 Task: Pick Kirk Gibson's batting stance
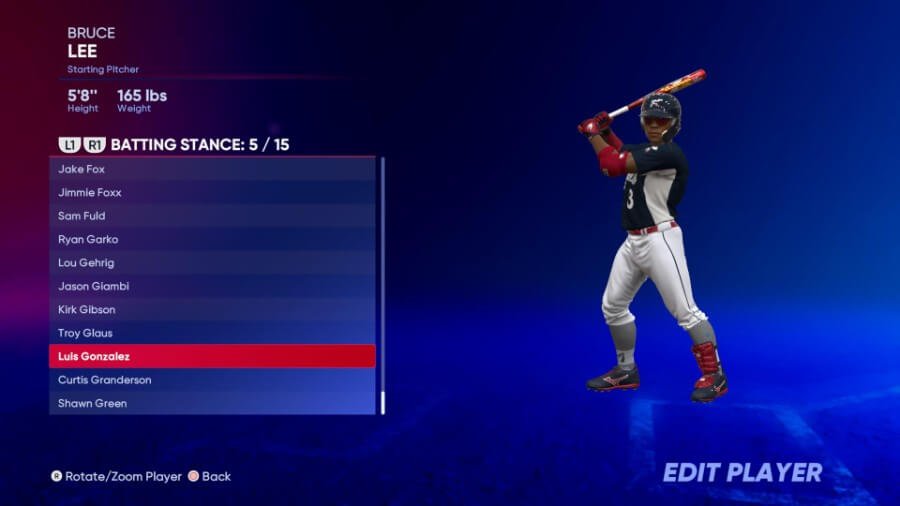coord(212,310)
